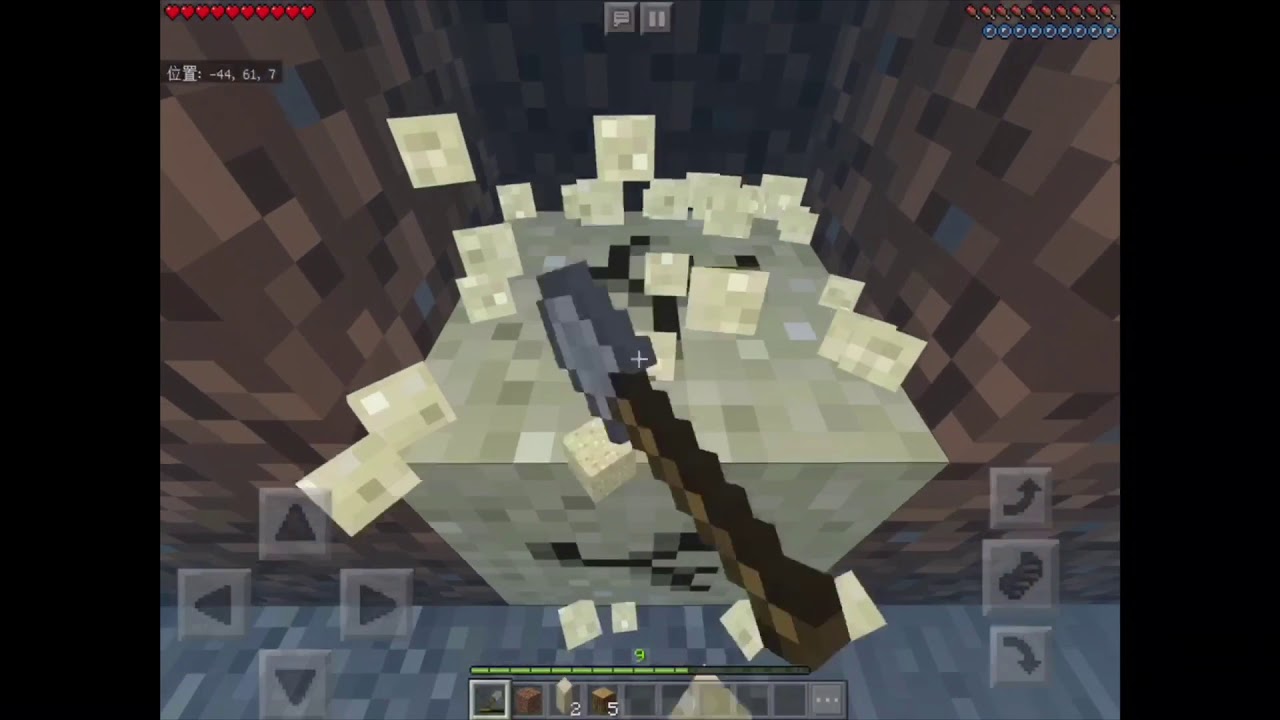This screenshot has height=720, width=1280.
Task: Select the shovel in the first hotbar slot
Action: (x=490, y=698)
